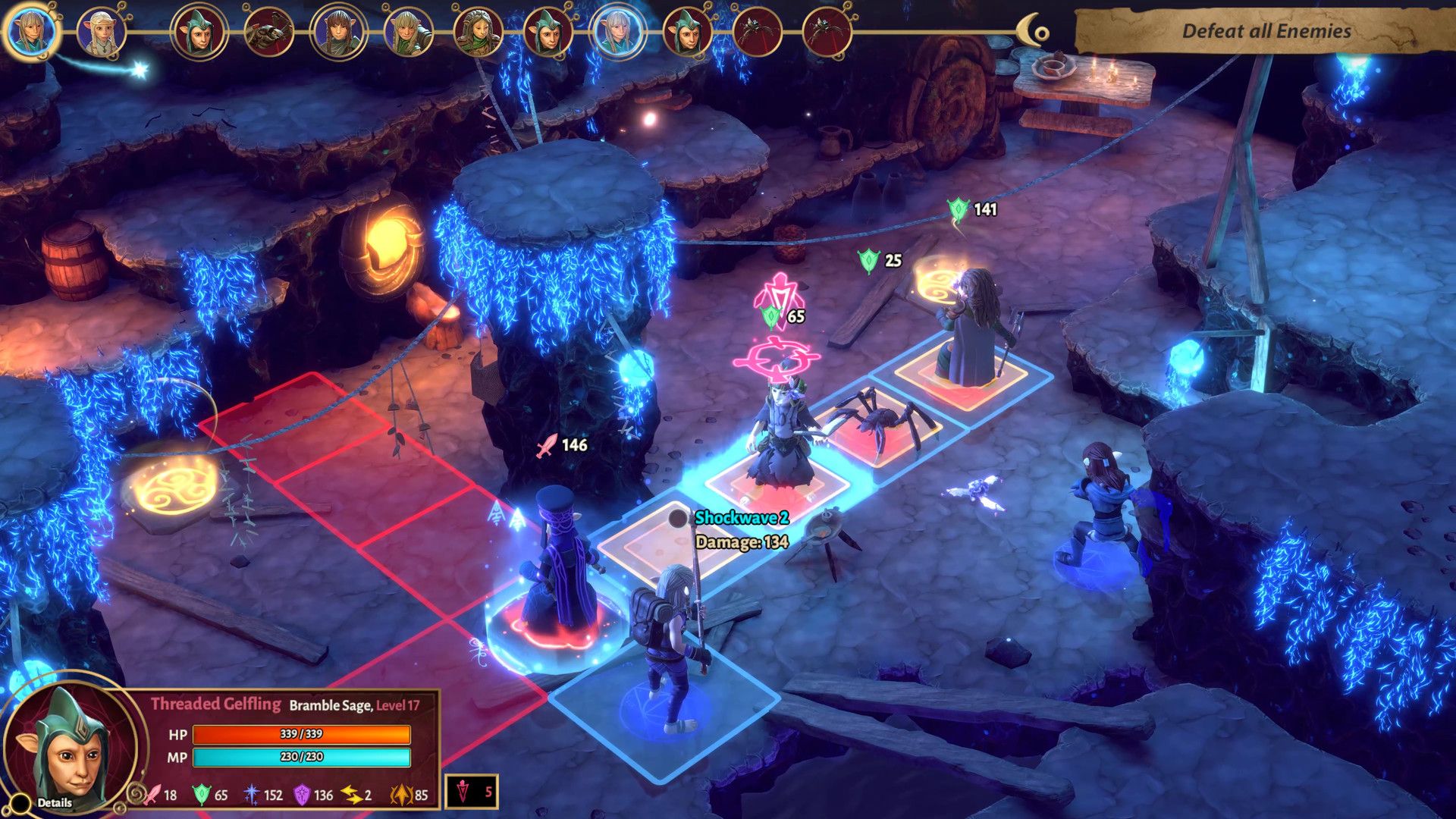Click the Damage: 134 indicator
This screenshot has height=819, width=1456.
(741, 543)
